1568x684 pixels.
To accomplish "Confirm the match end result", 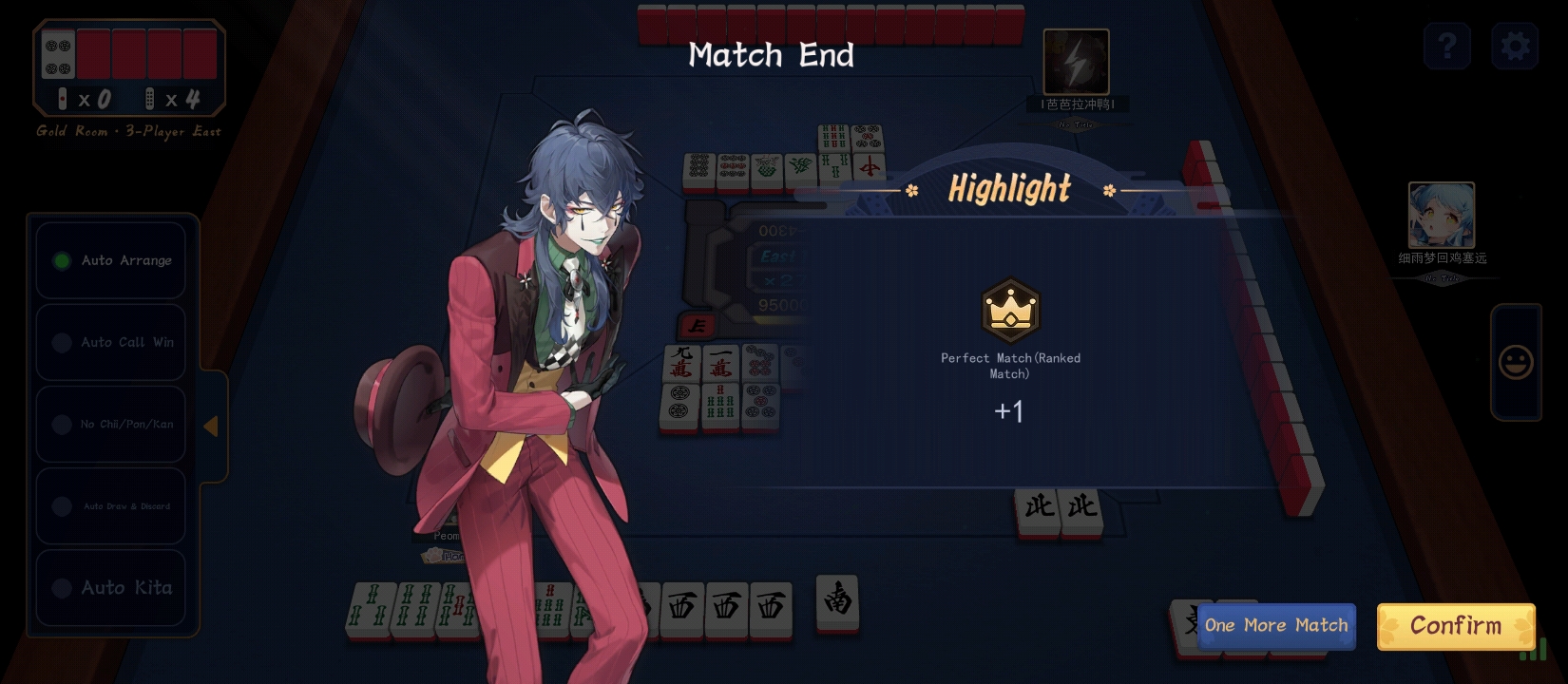I will pos(1455,626).
